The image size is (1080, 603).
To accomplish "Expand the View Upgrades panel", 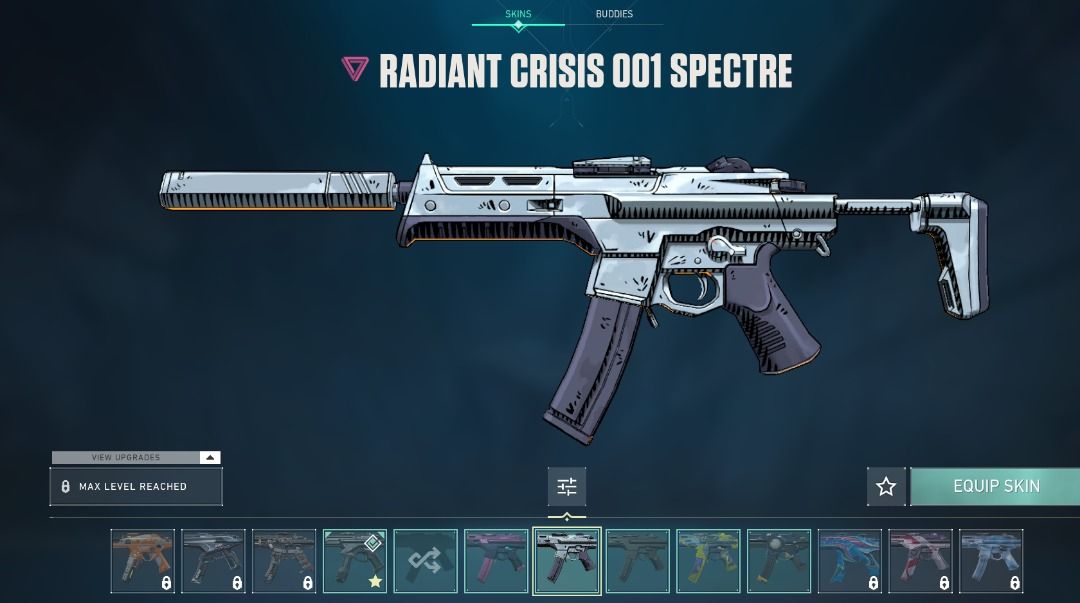I will tap(136, 457).
